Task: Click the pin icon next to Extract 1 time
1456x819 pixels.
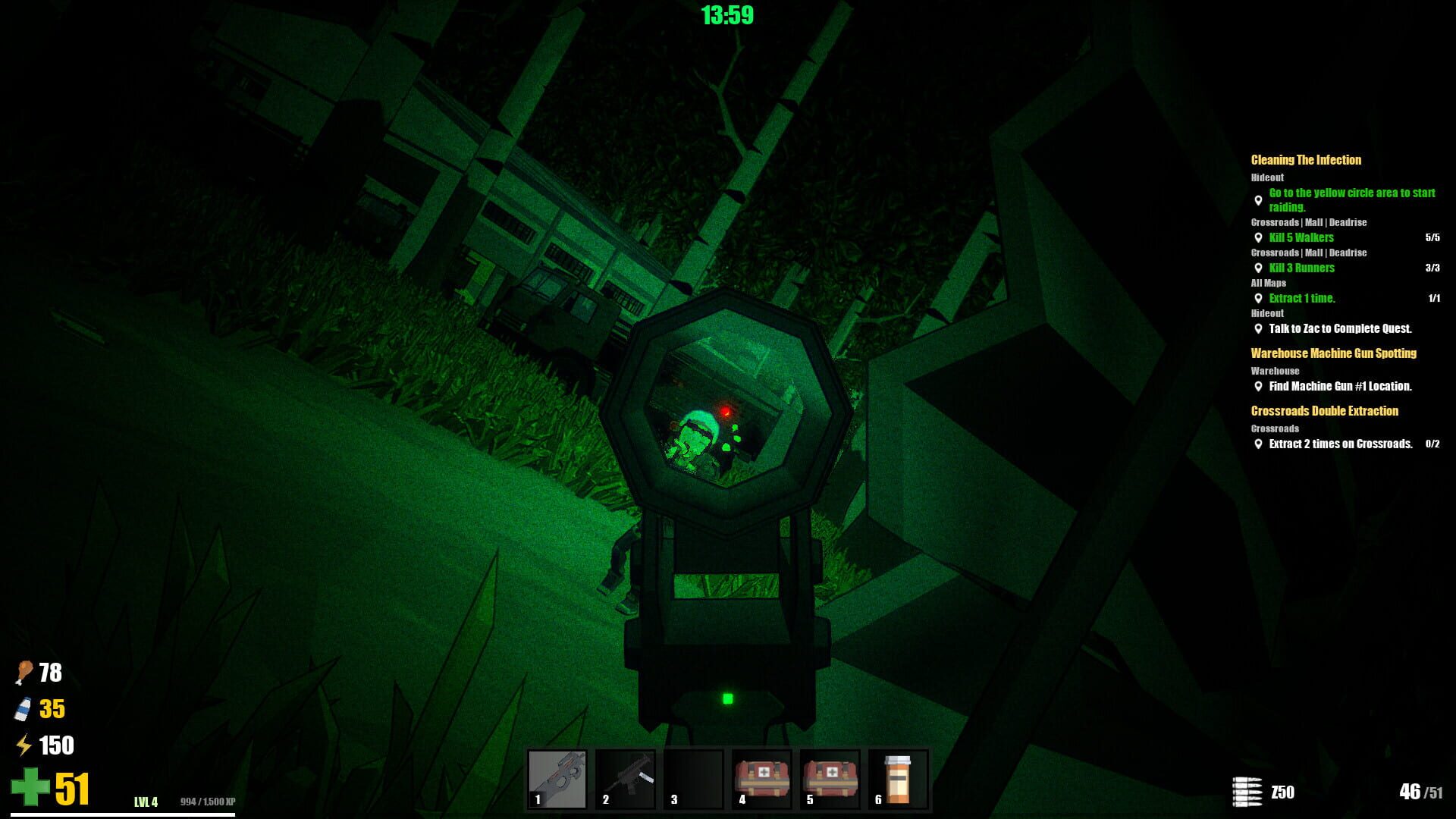Action: click(1257, 298)
